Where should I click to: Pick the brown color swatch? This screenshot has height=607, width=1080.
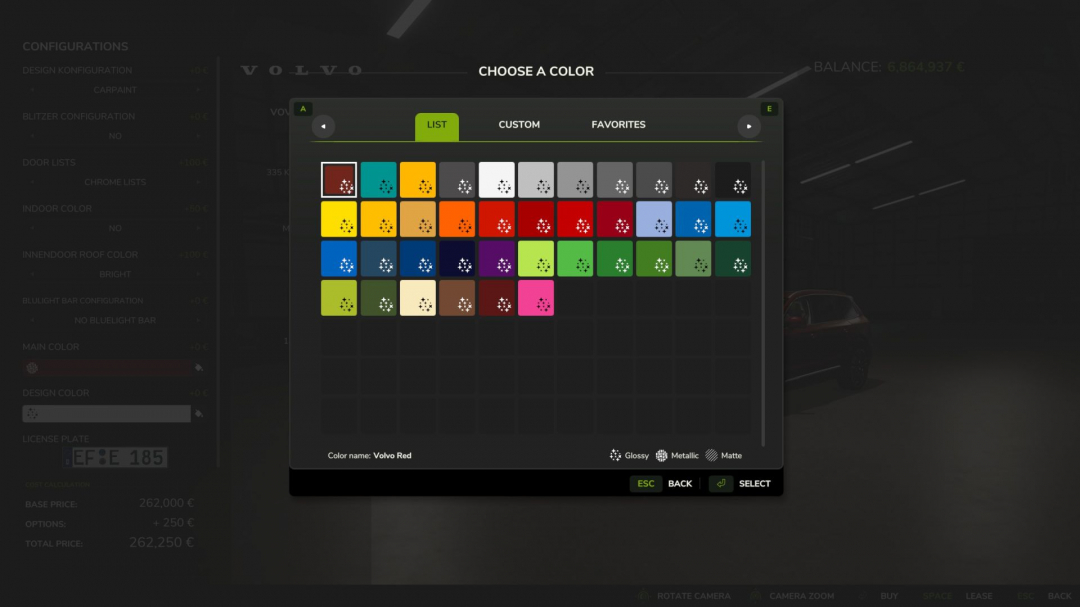point(457,298)
